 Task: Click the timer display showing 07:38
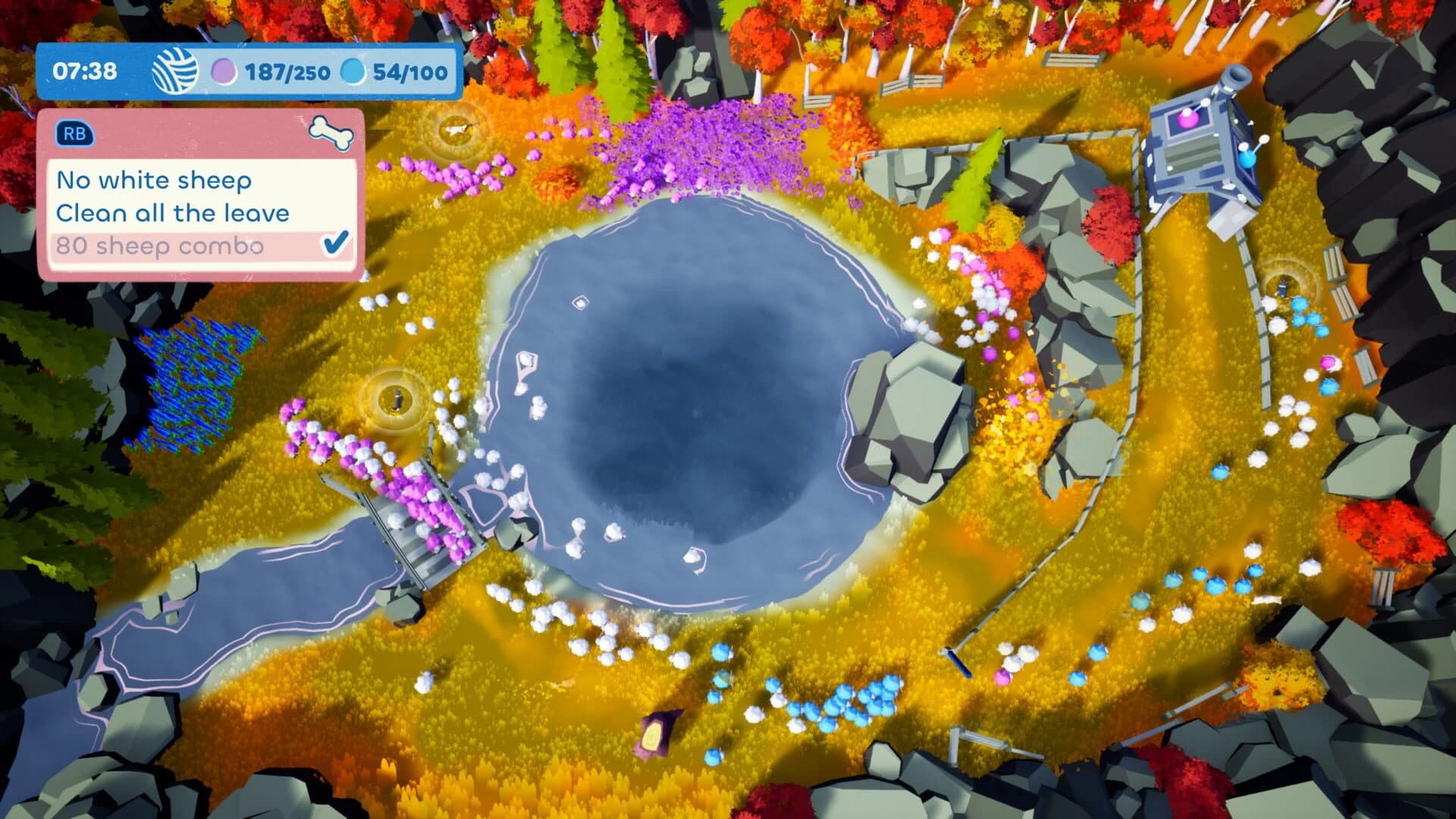[x=86, y=72]
